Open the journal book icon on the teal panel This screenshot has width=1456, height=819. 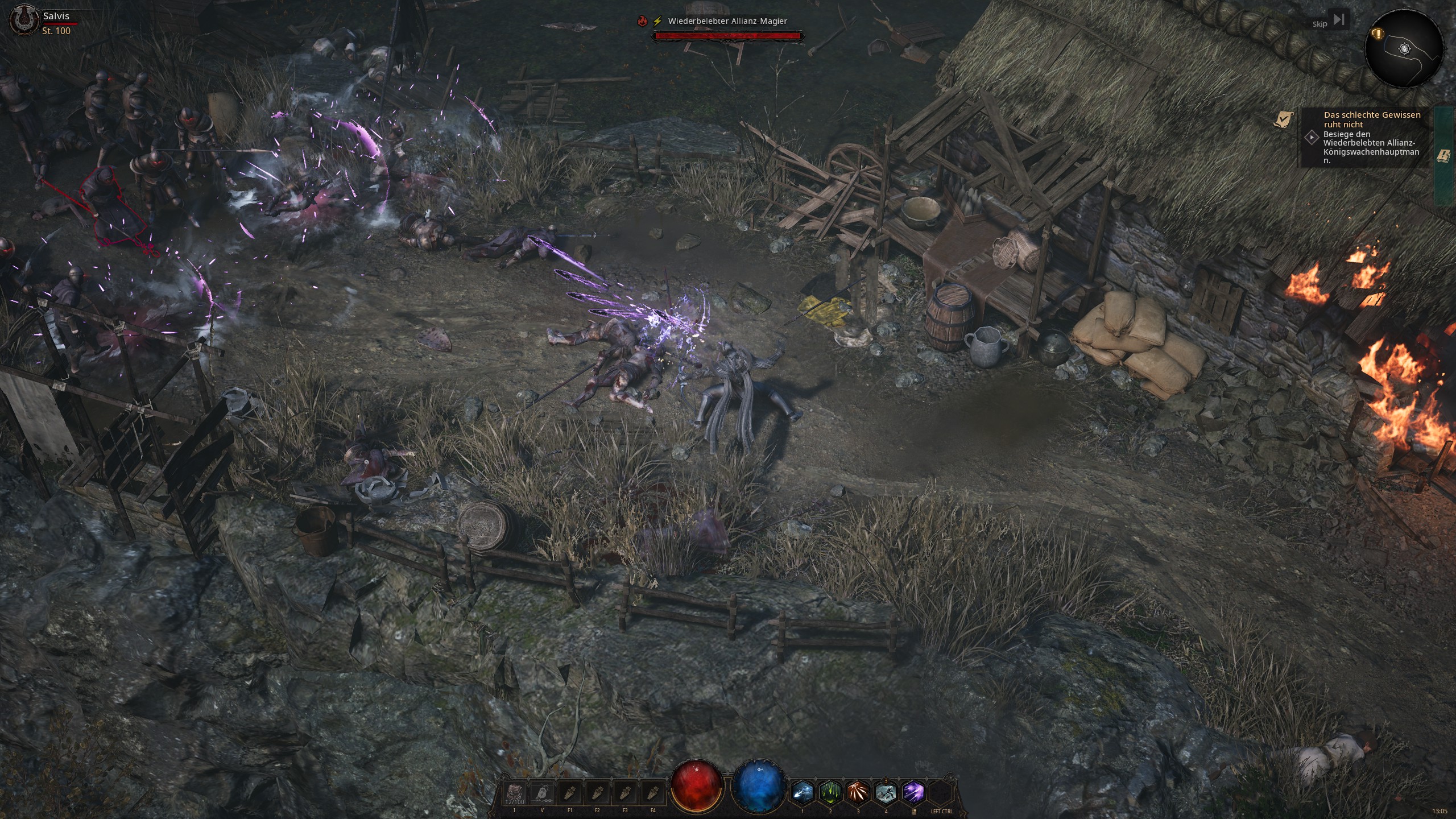tap(1443, 156)
